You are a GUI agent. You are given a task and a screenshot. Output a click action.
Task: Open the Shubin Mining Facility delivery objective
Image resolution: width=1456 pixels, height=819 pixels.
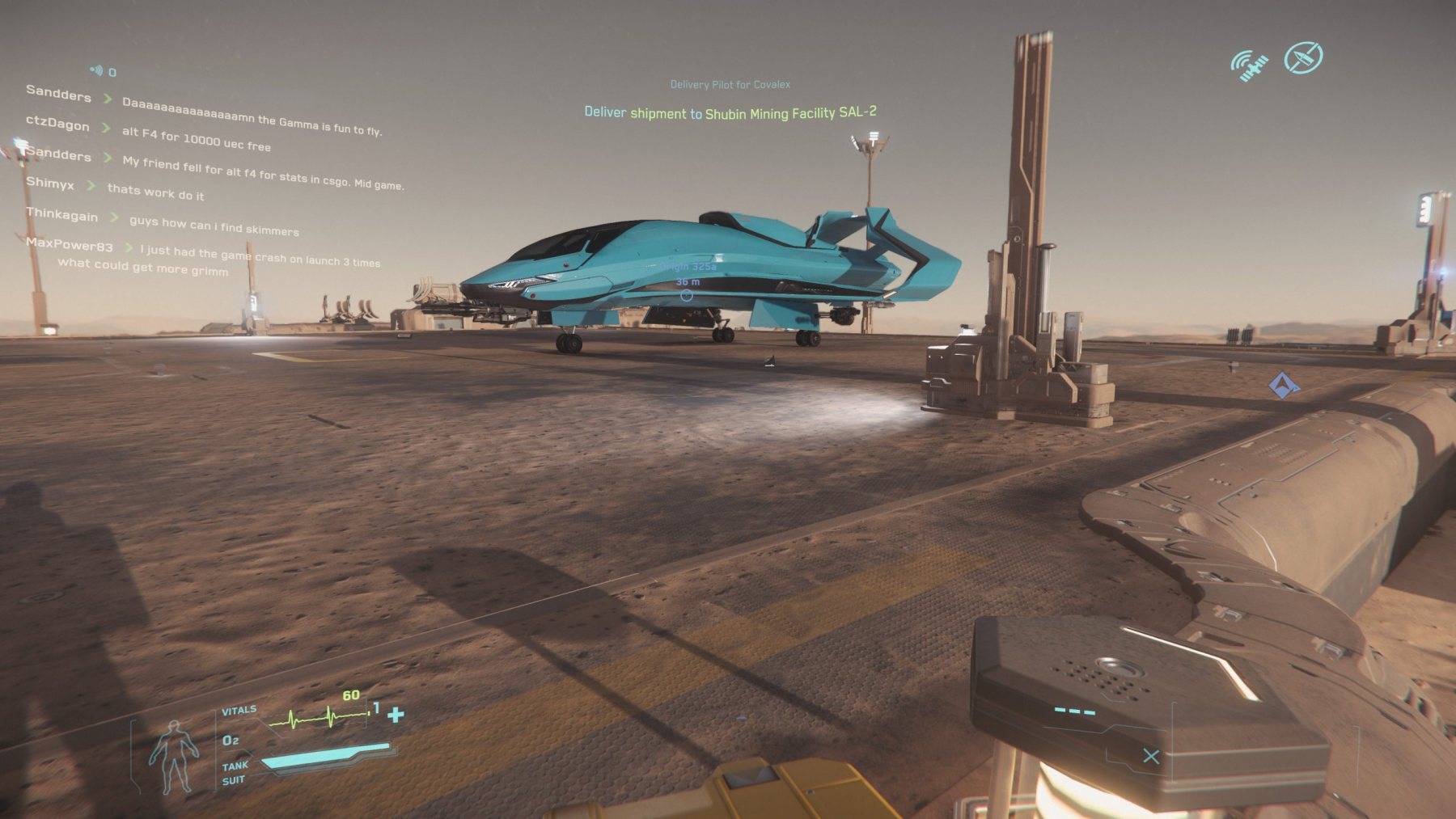(730, 112)
